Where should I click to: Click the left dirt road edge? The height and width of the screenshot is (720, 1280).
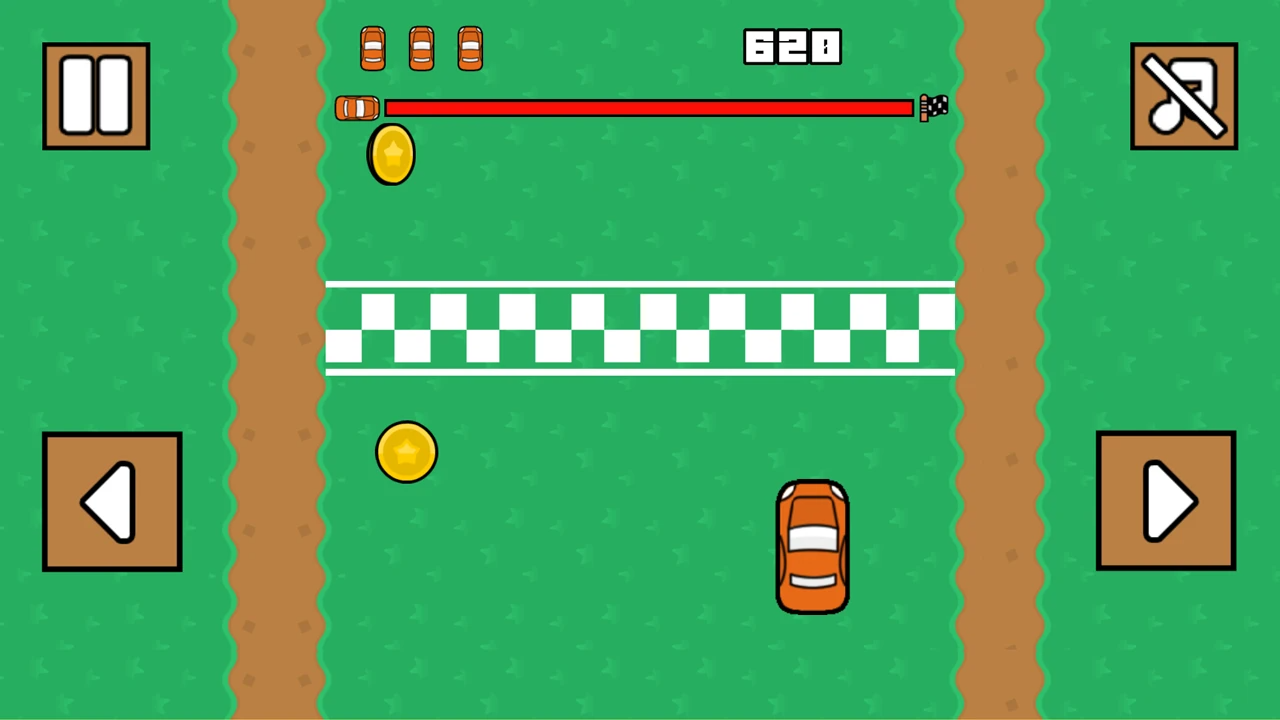(275, 360)
